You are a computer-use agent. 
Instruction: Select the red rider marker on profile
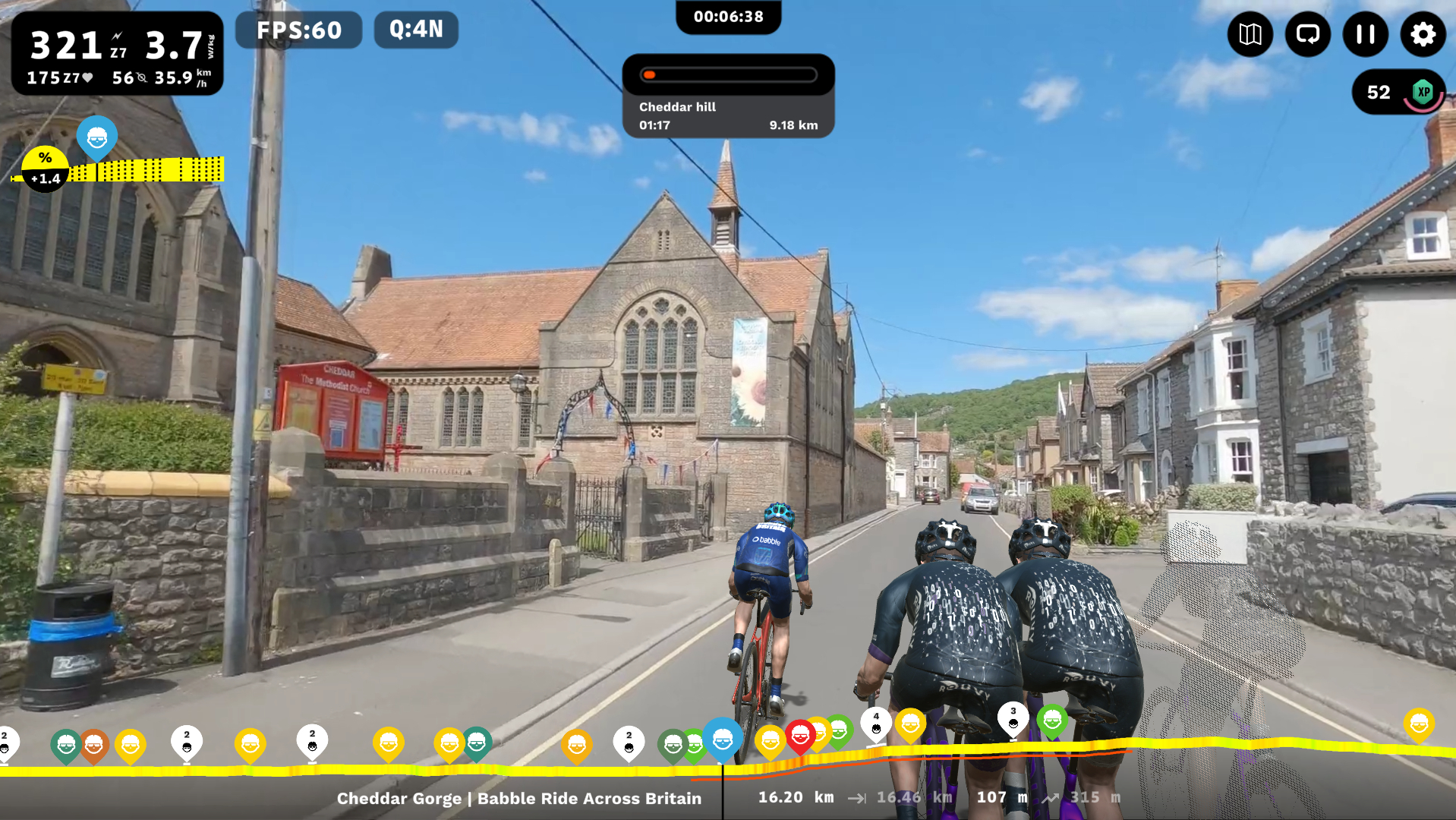tap(800, 735)
